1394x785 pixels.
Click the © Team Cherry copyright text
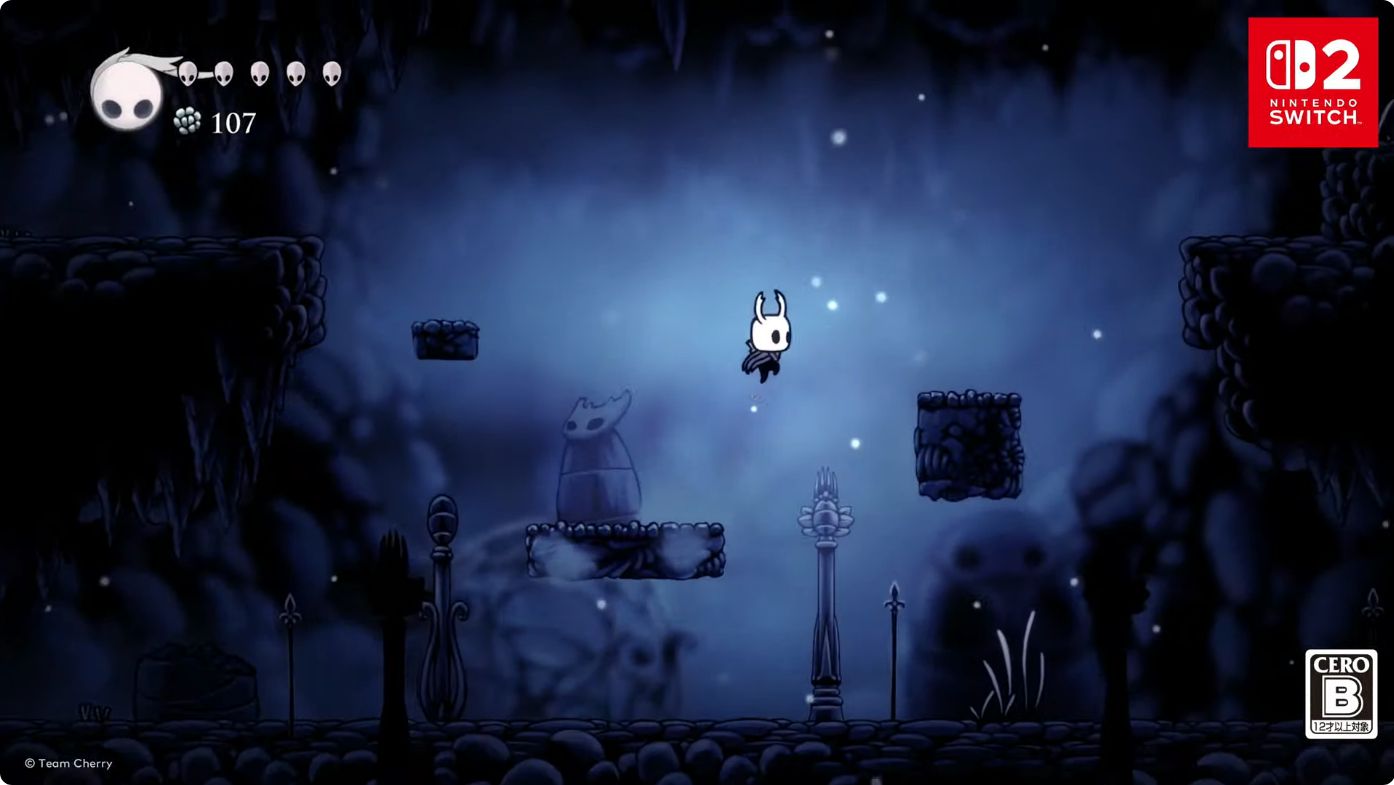[67, 762]
